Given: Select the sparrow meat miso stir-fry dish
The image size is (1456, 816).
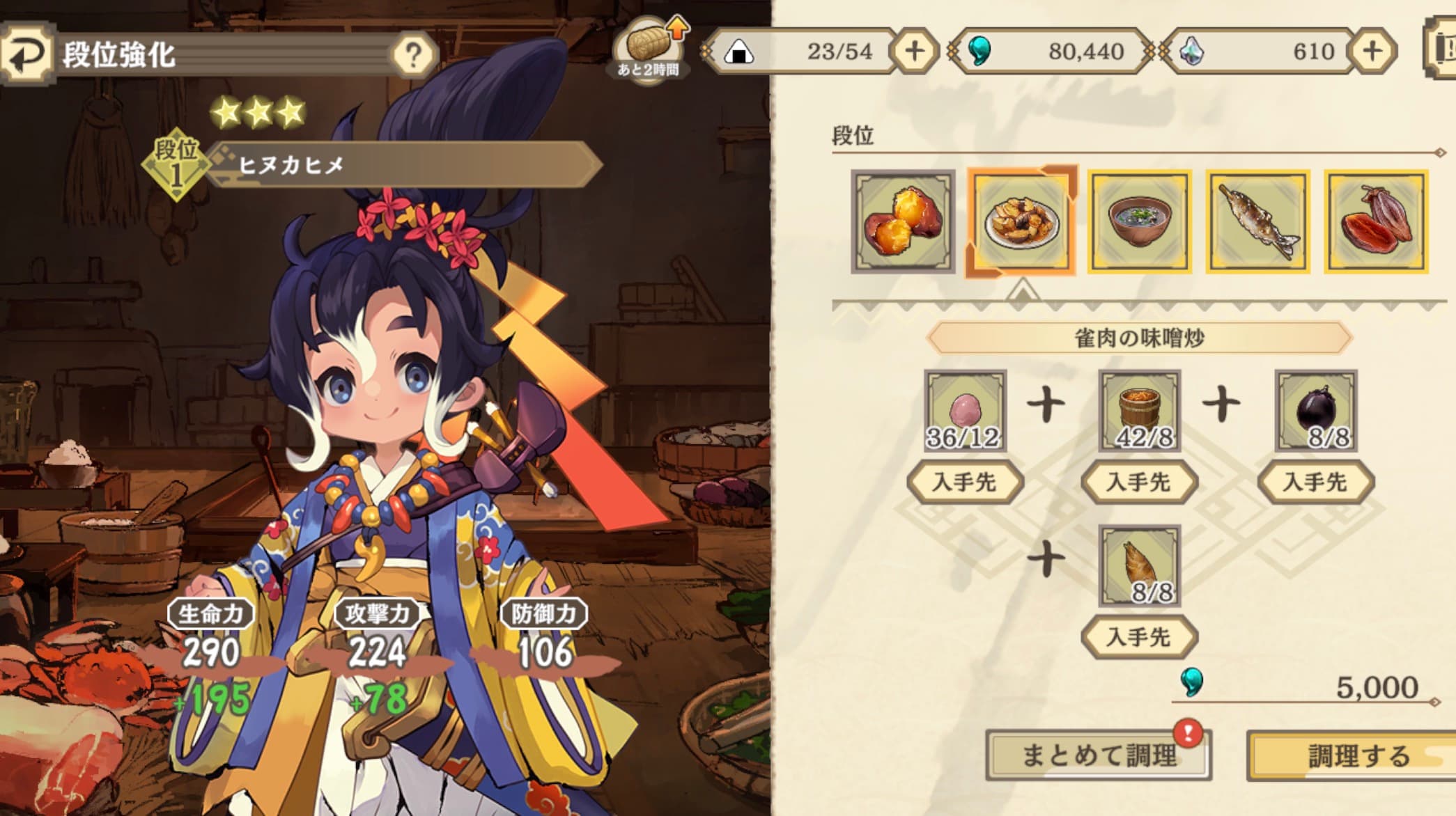Looking at the screenshot, I should point(1021,222).
